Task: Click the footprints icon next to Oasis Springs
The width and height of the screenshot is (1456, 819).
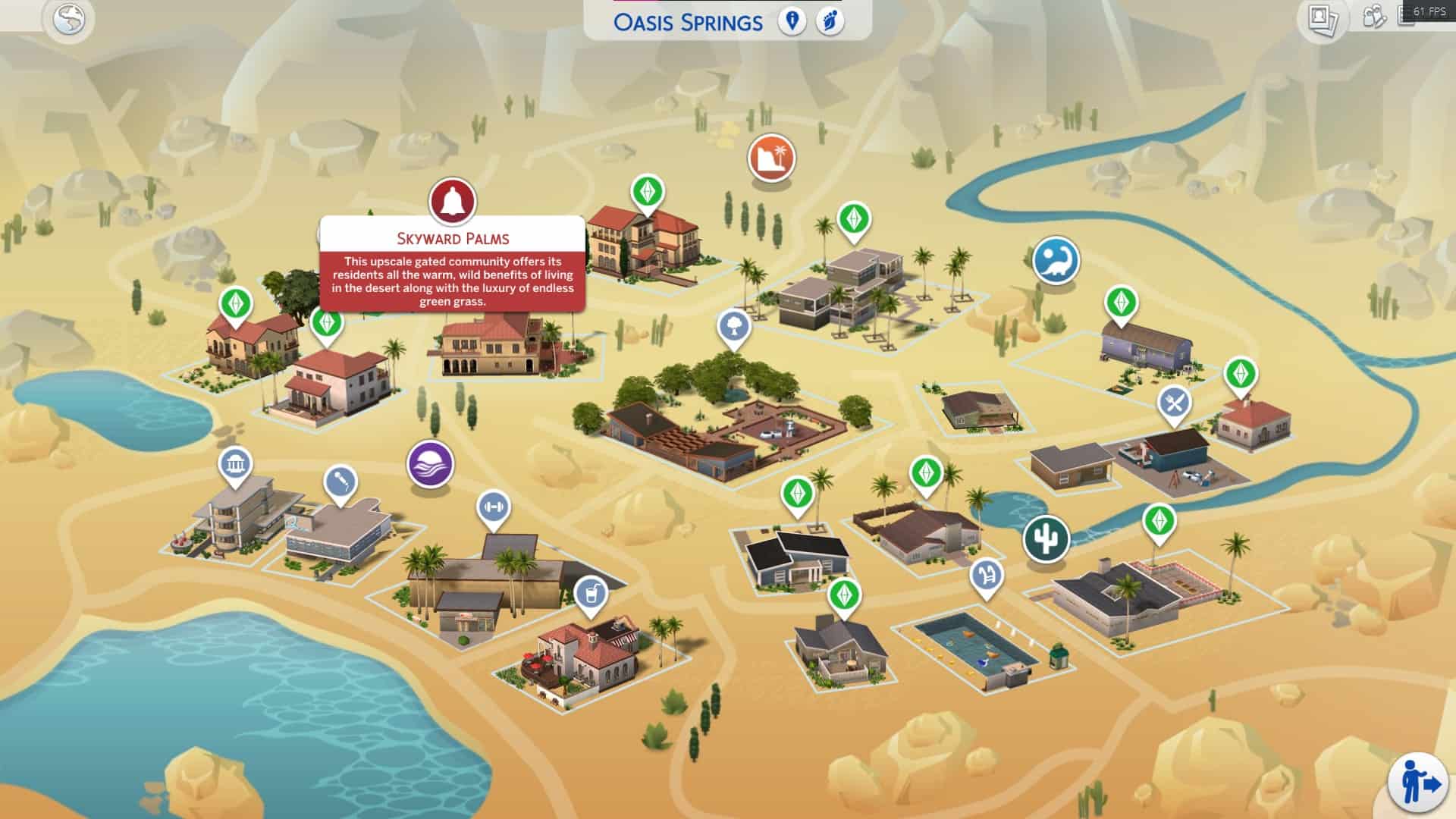Action: (x=830, y=21)
